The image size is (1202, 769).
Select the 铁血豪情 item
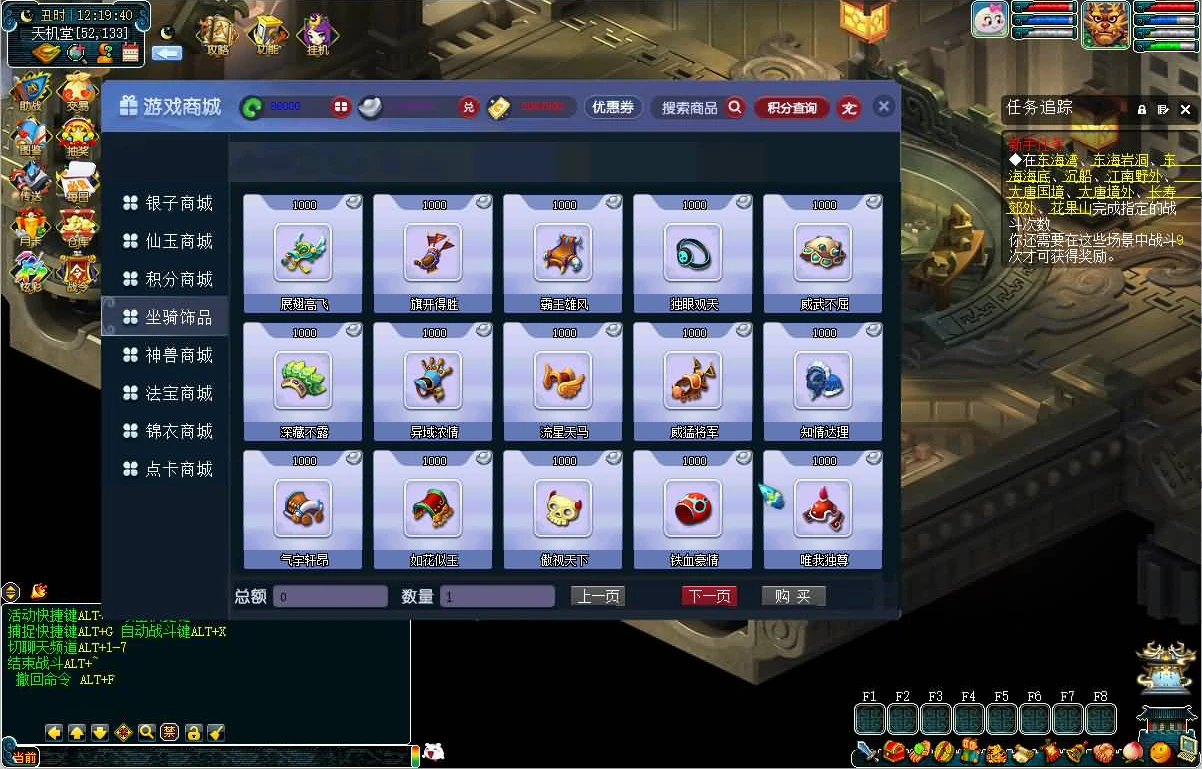coord(693,510)
